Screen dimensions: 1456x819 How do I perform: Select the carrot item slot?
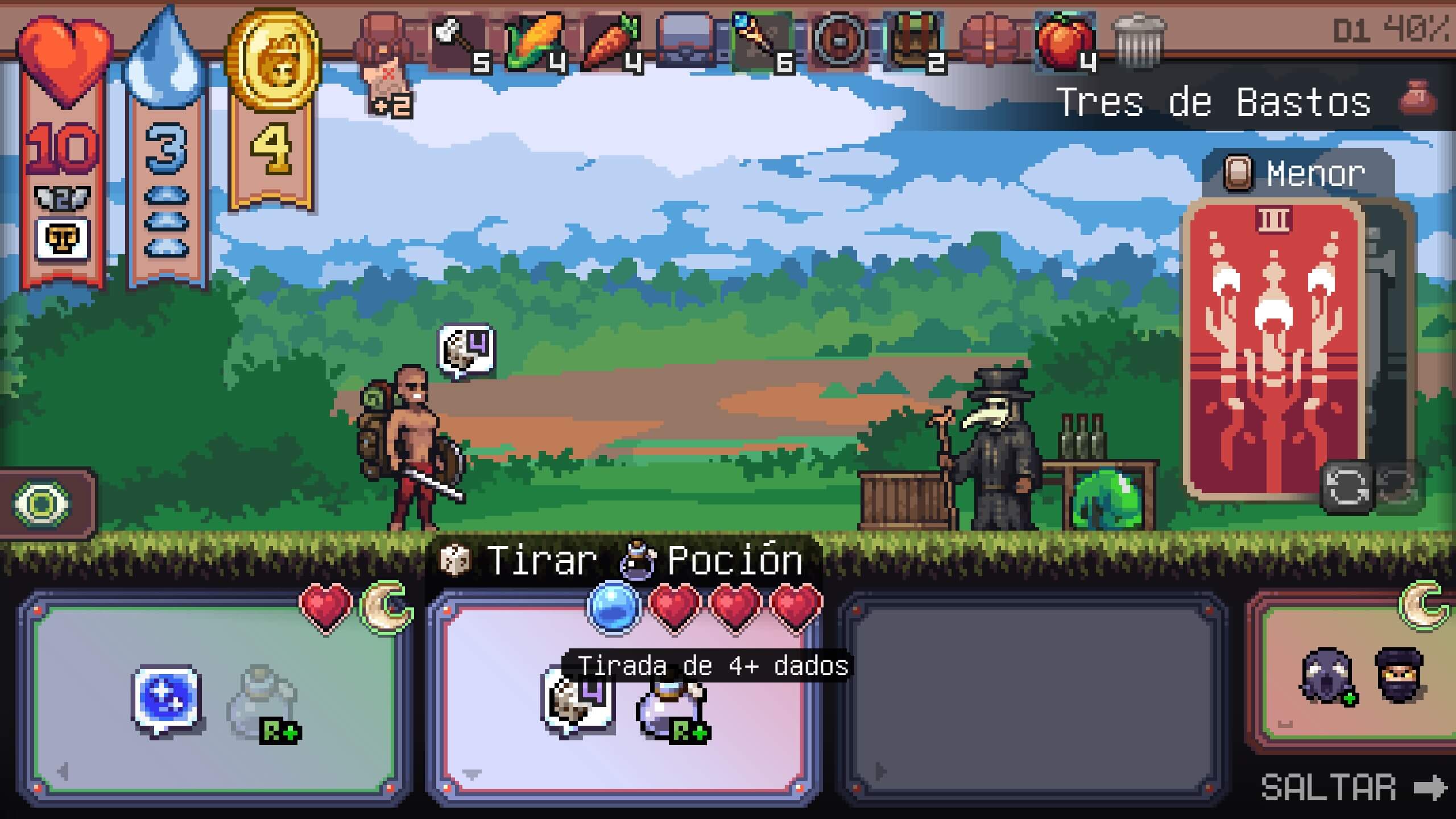[611, 41]
